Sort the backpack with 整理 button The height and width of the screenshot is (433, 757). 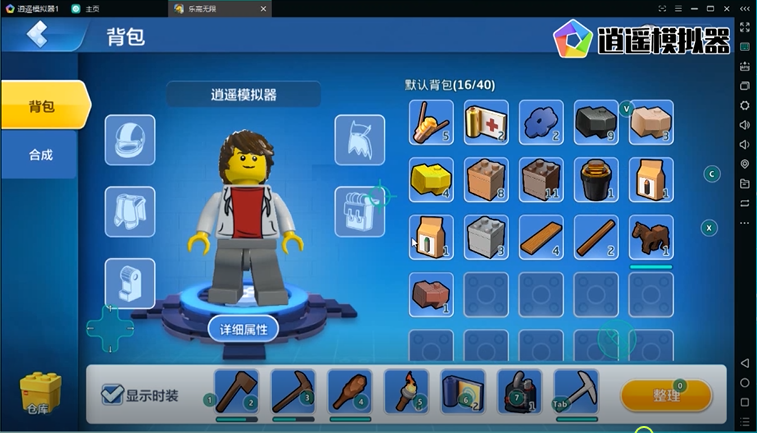(x=666, y=395)
